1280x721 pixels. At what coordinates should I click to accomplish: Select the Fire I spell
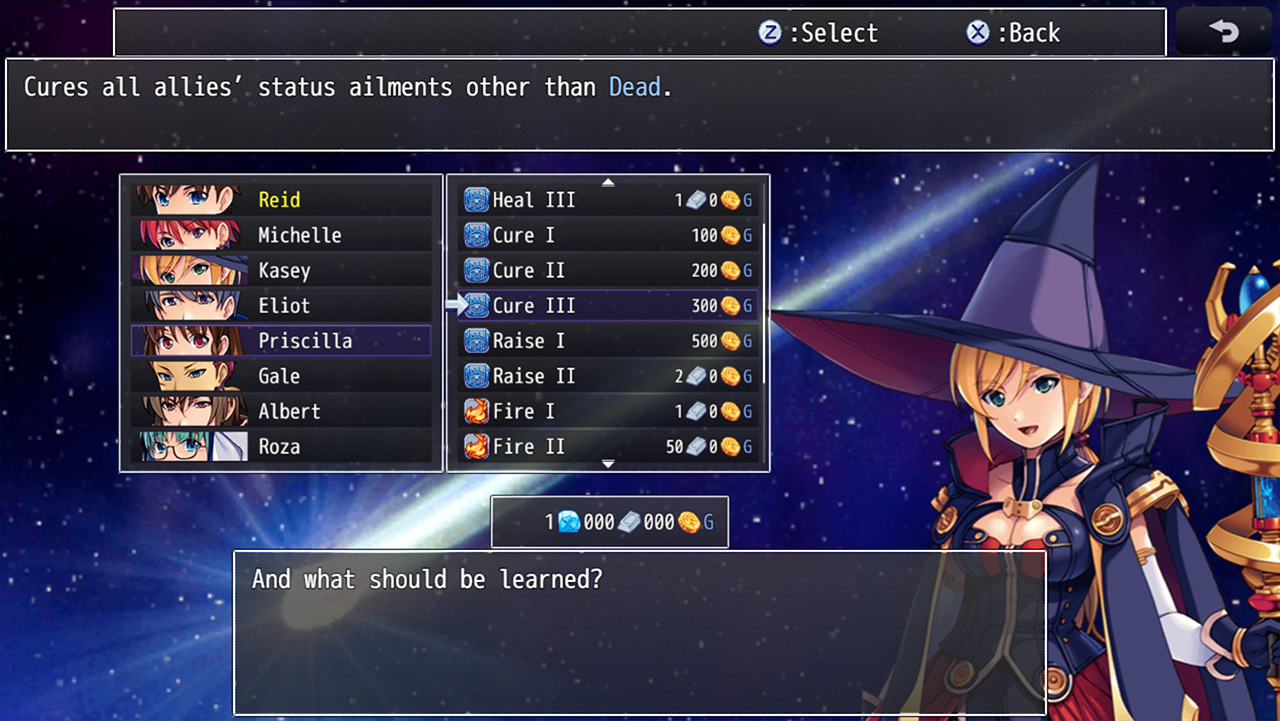[x=607, y=411]
